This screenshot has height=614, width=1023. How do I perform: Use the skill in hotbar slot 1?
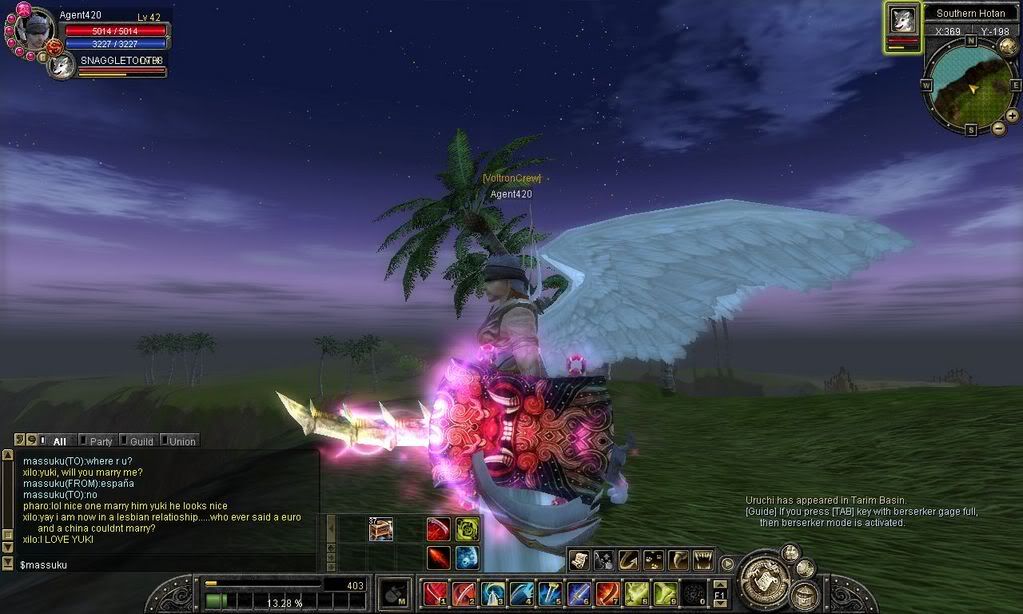pos(434,594)
